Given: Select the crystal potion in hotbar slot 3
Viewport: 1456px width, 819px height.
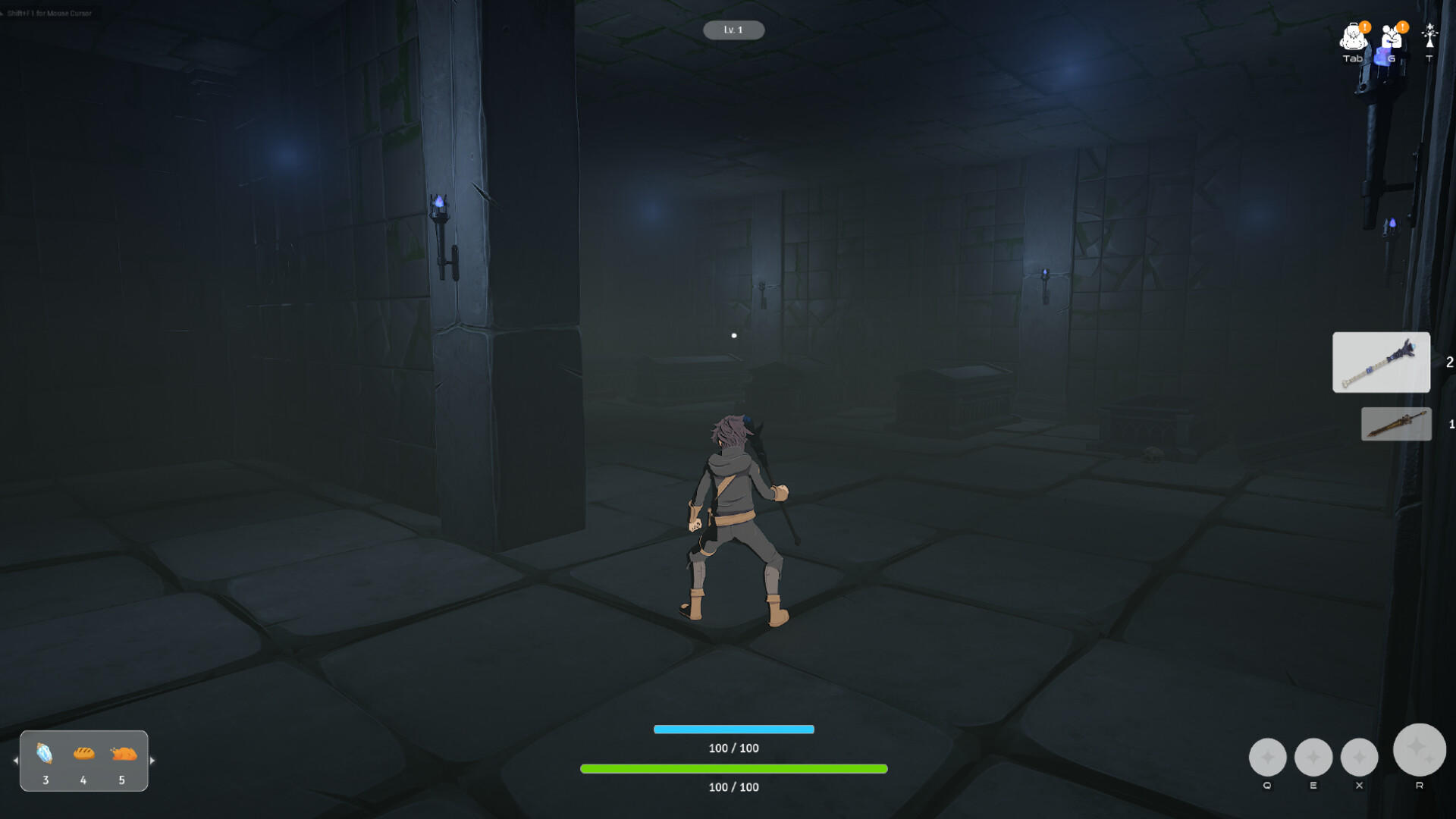Looking at the screenshot, I should [x=45, y=754].
